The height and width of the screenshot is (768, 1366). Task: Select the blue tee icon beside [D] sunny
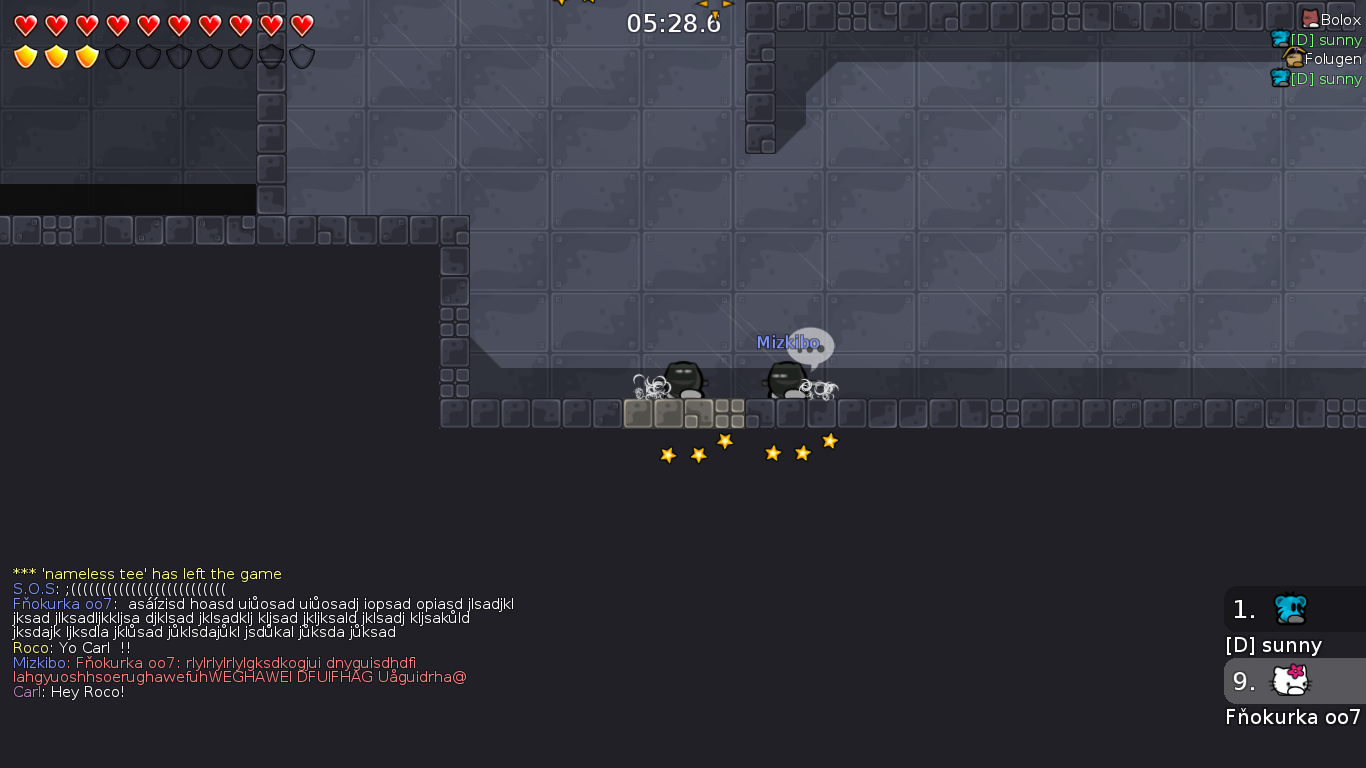point(1278,39)
